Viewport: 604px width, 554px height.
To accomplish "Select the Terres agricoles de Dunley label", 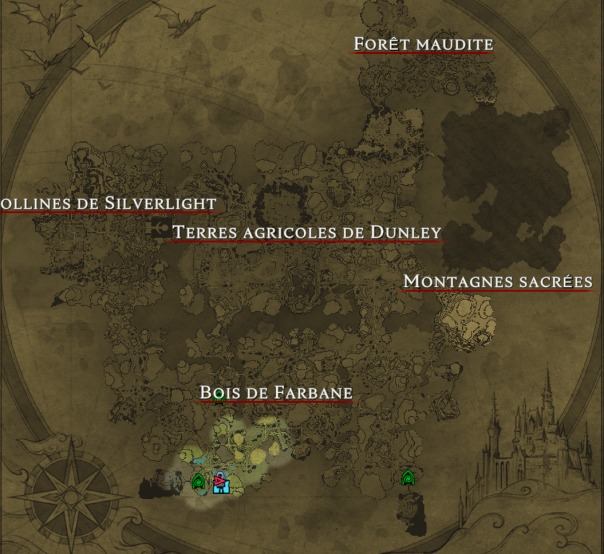I will 306,233.
